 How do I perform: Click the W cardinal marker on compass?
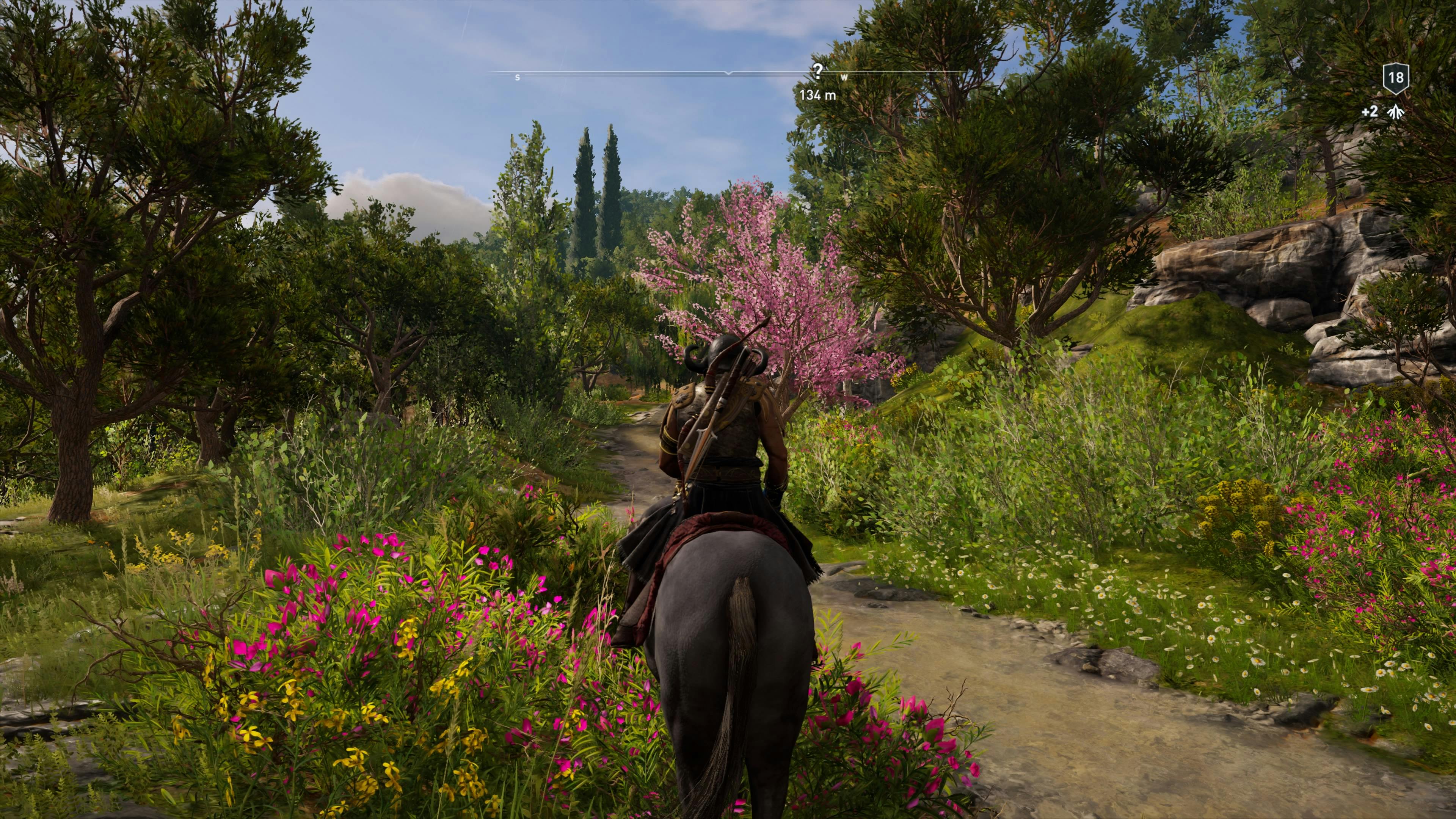tap(844, 77)
